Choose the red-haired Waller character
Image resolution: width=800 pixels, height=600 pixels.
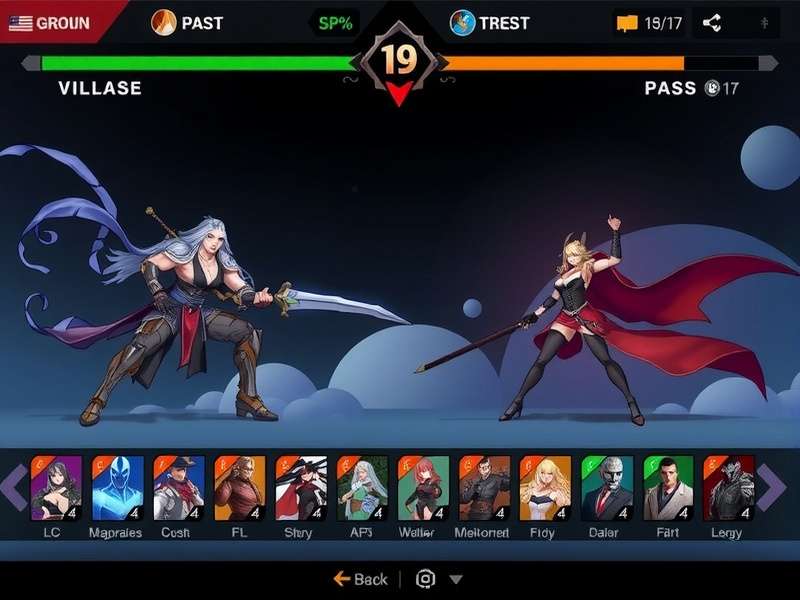[x=423, y=488]
